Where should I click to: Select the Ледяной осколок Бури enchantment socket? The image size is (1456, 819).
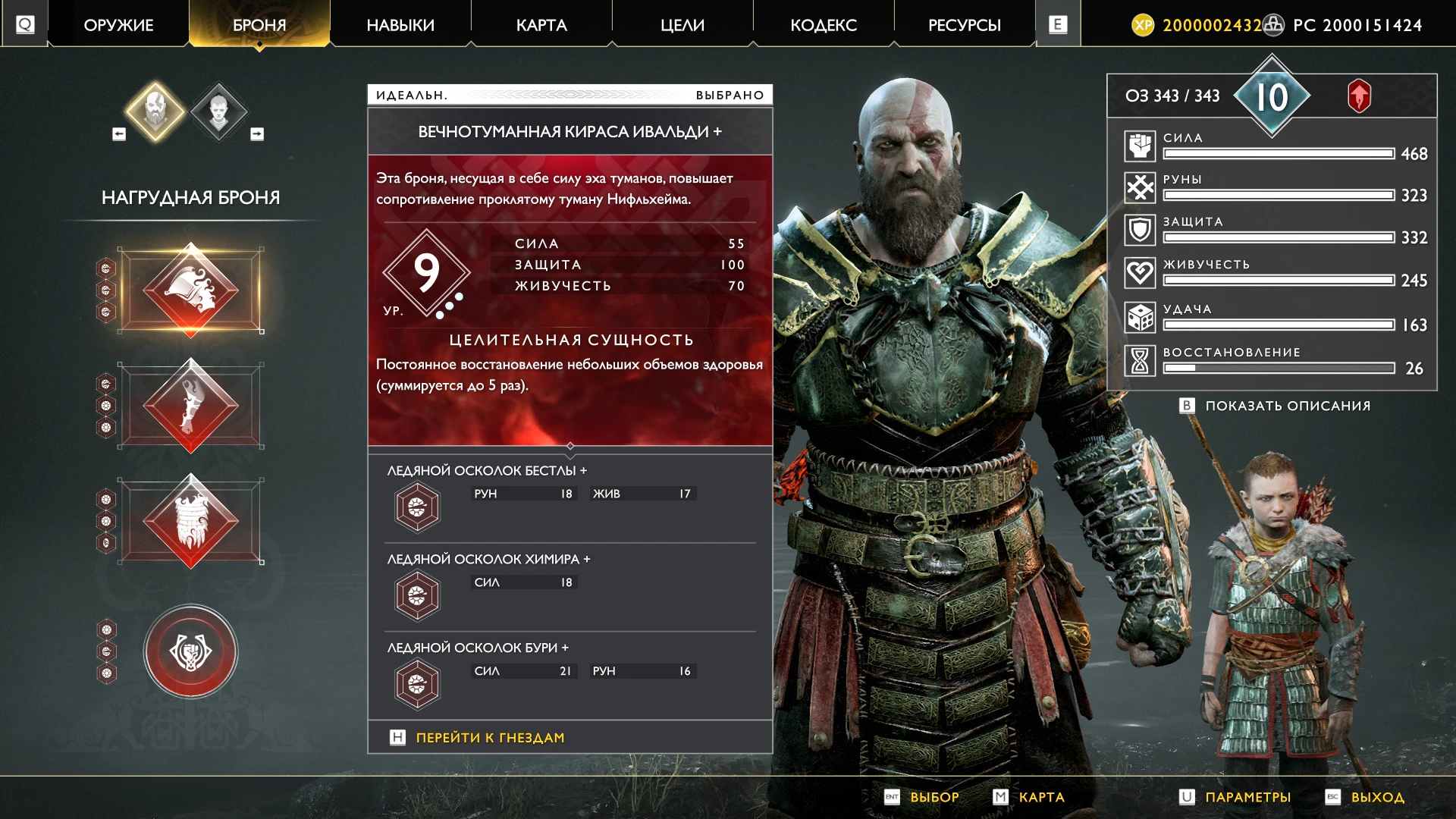(x=416, y=683)
